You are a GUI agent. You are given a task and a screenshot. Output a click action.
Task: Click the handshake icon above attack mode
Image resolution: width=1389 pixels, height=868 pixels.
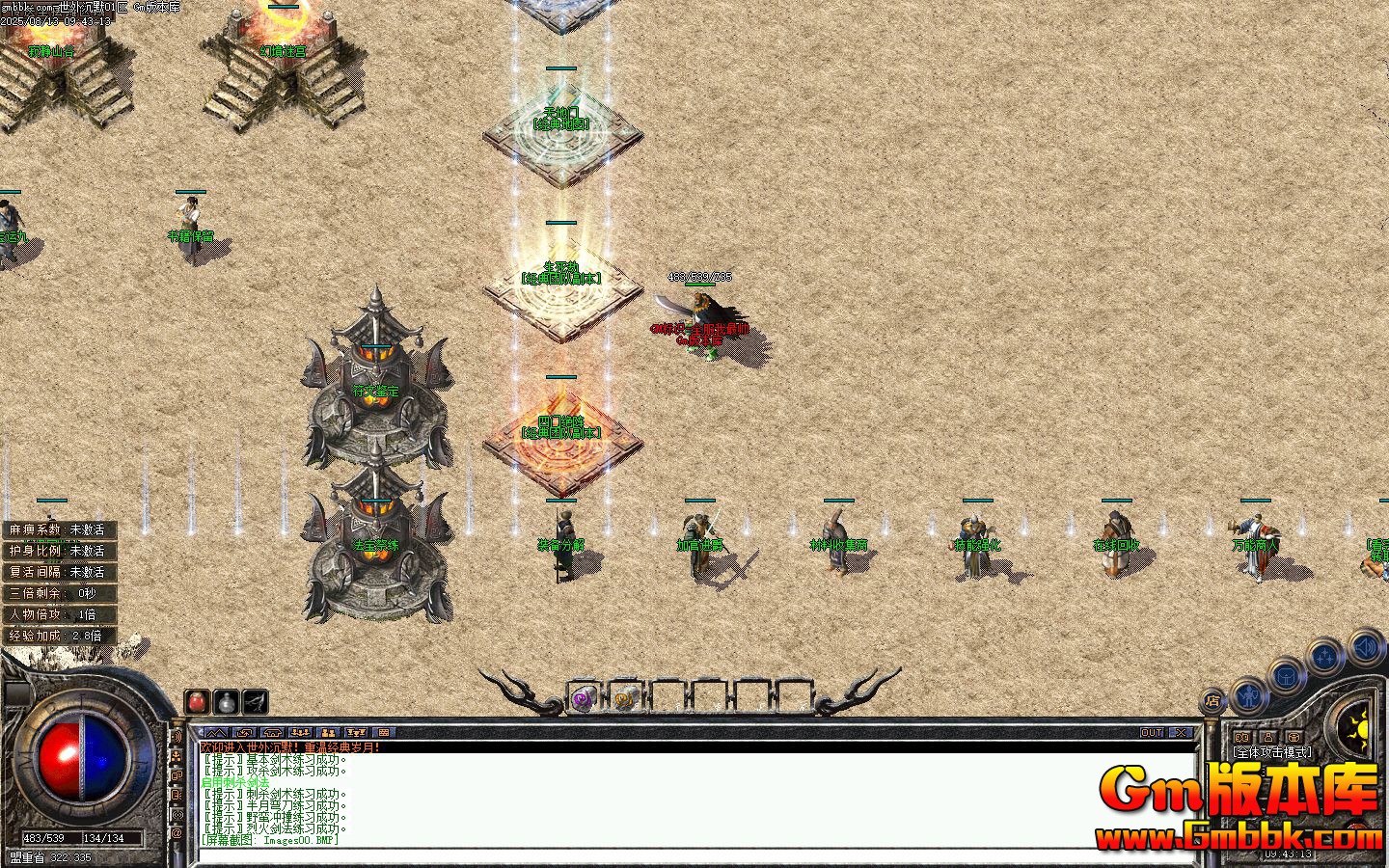click(x=1241, y=738)
